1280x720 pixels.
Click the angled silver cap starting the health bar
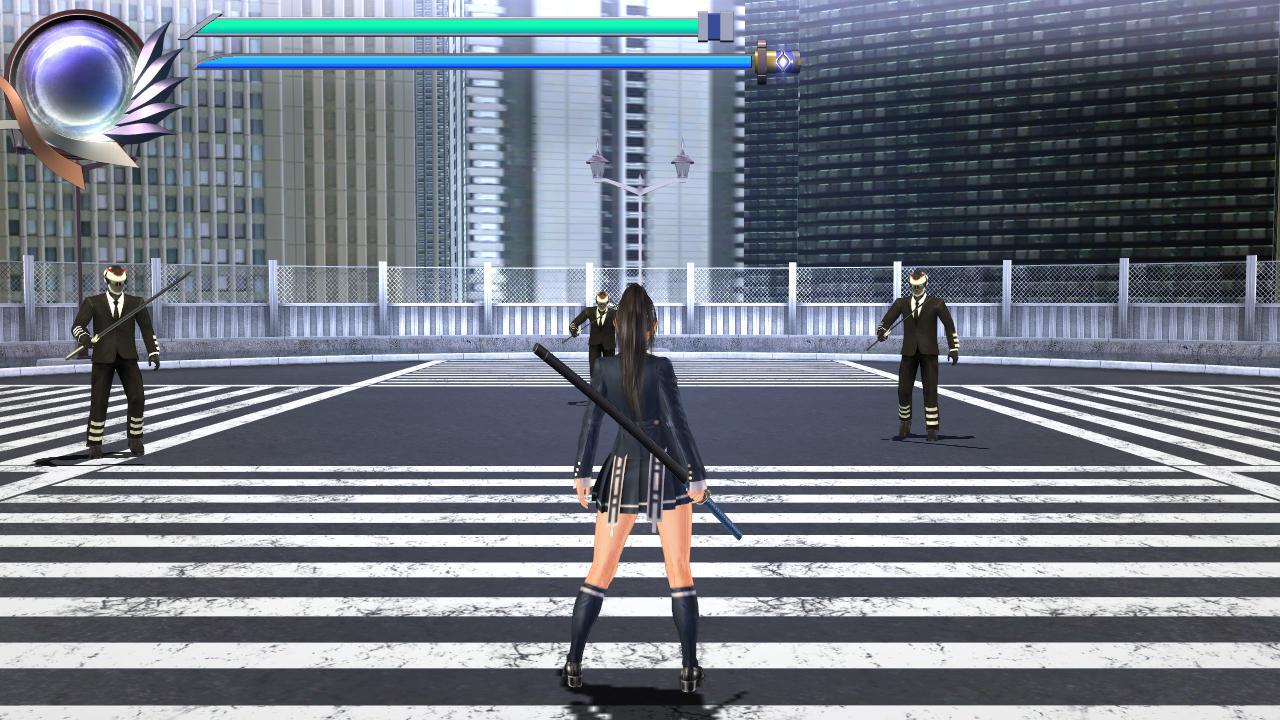point(197,25)
